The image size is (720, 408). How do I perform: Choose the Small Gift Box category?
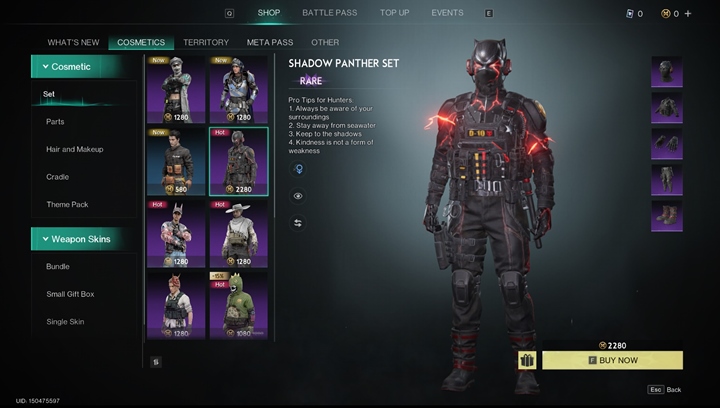click(x=70, y=294)
